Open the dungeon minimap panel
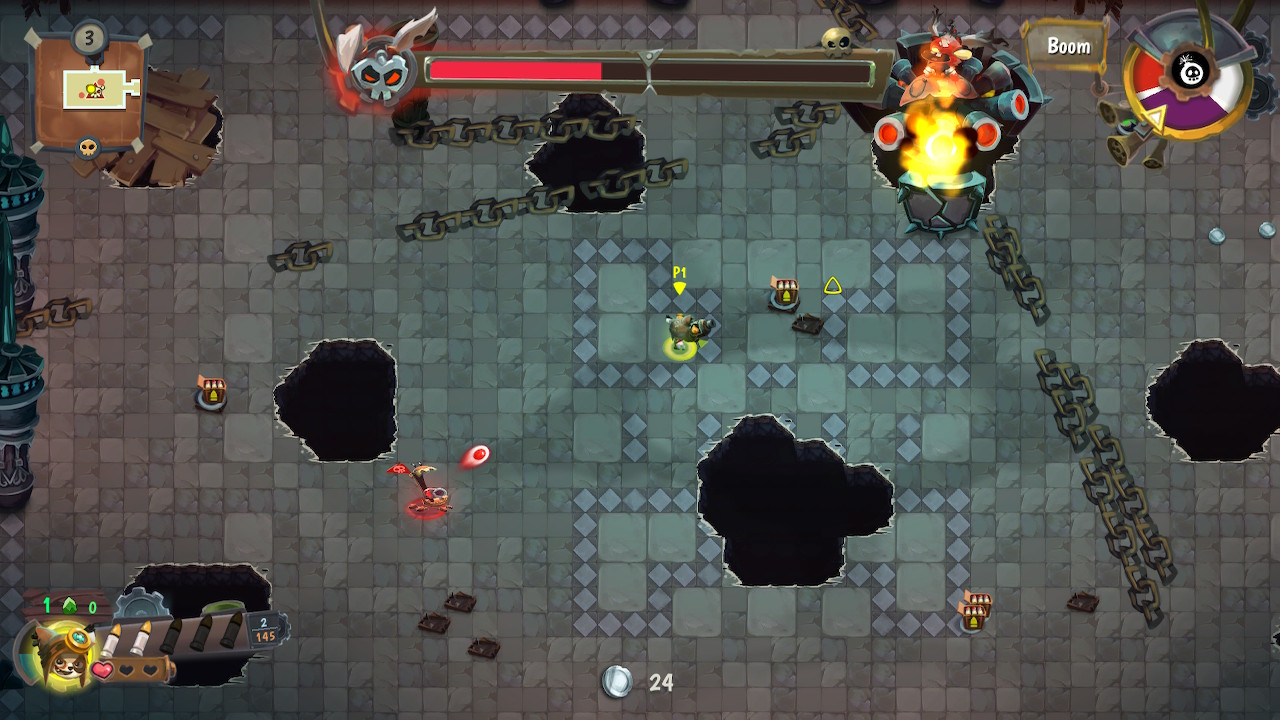 pos(90,92)
